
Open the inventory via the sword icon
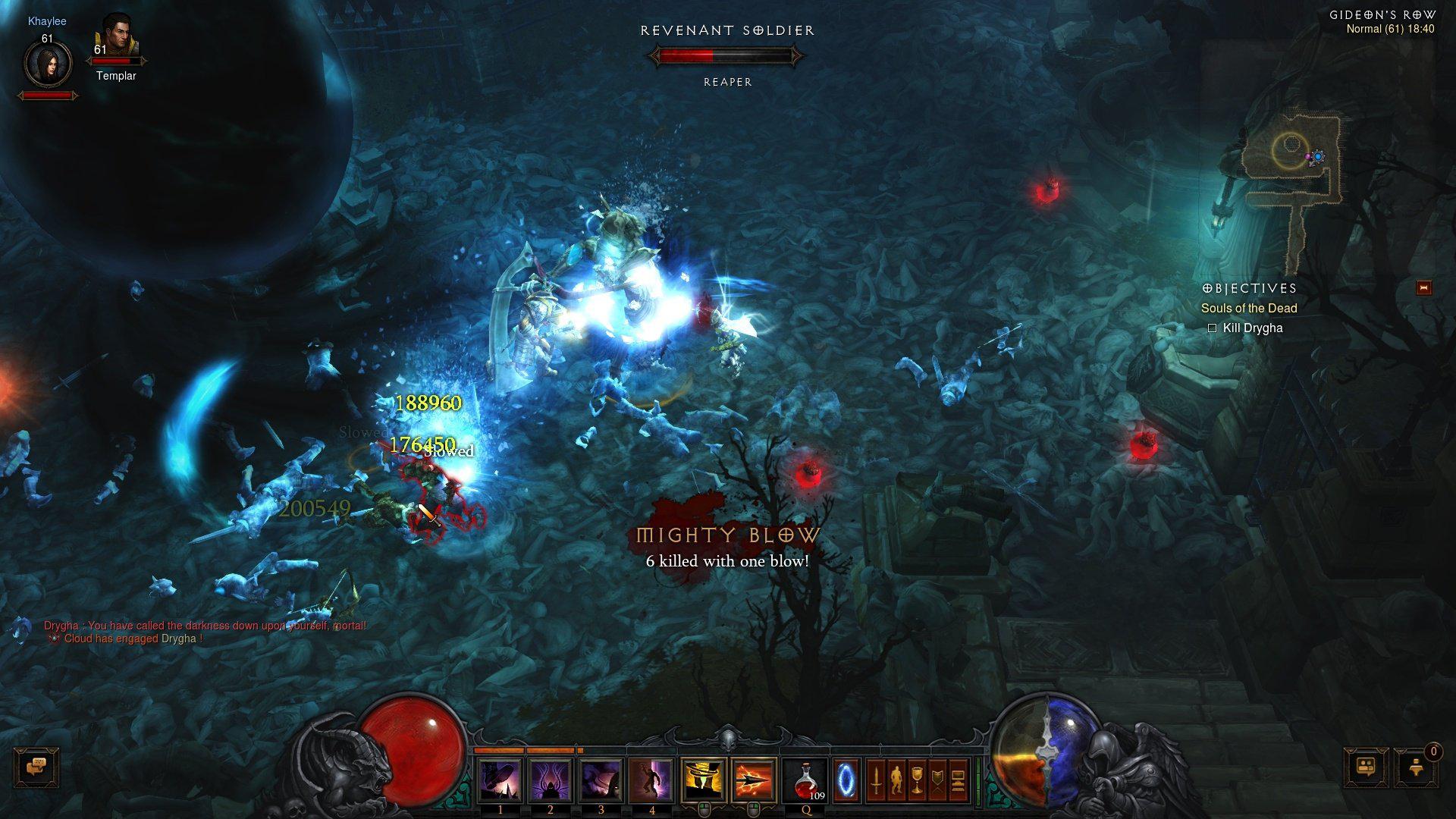point(877,780)
